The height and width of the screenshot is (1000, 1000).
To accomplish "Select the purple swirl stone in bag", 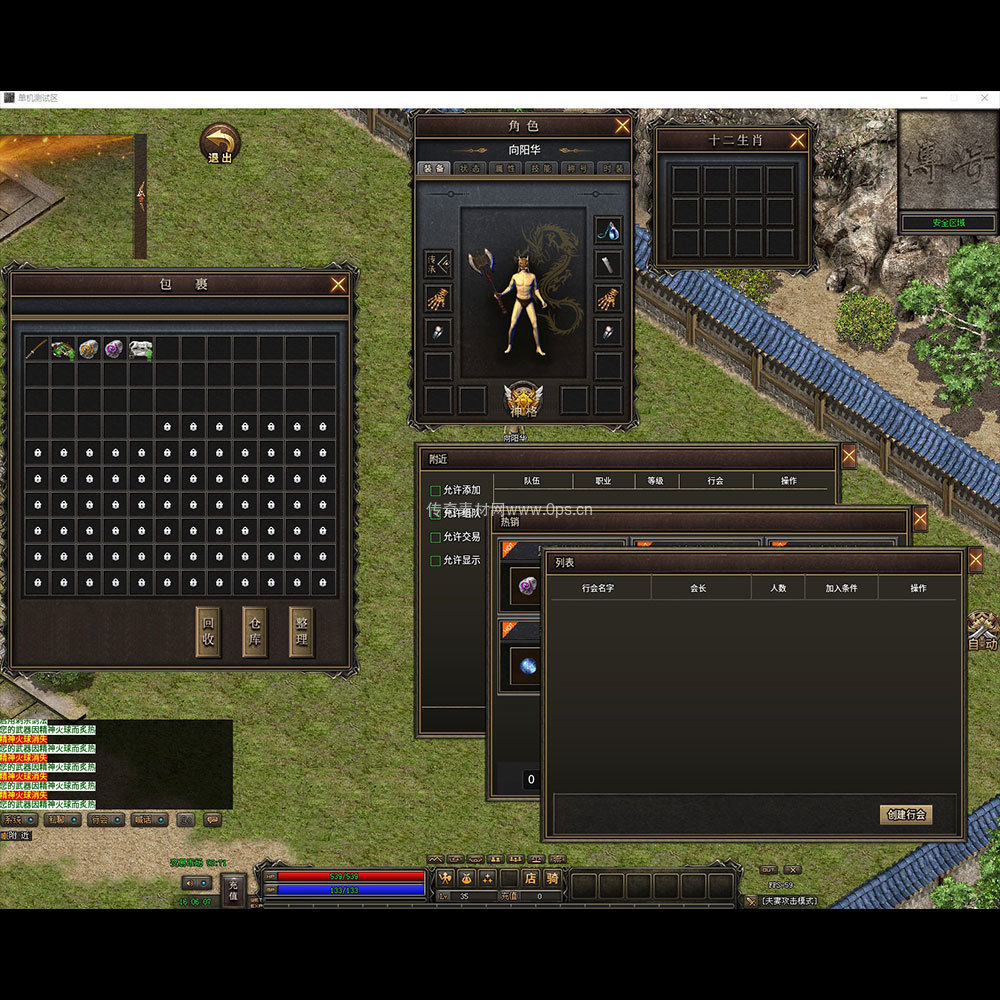I will tap(115, 349).
